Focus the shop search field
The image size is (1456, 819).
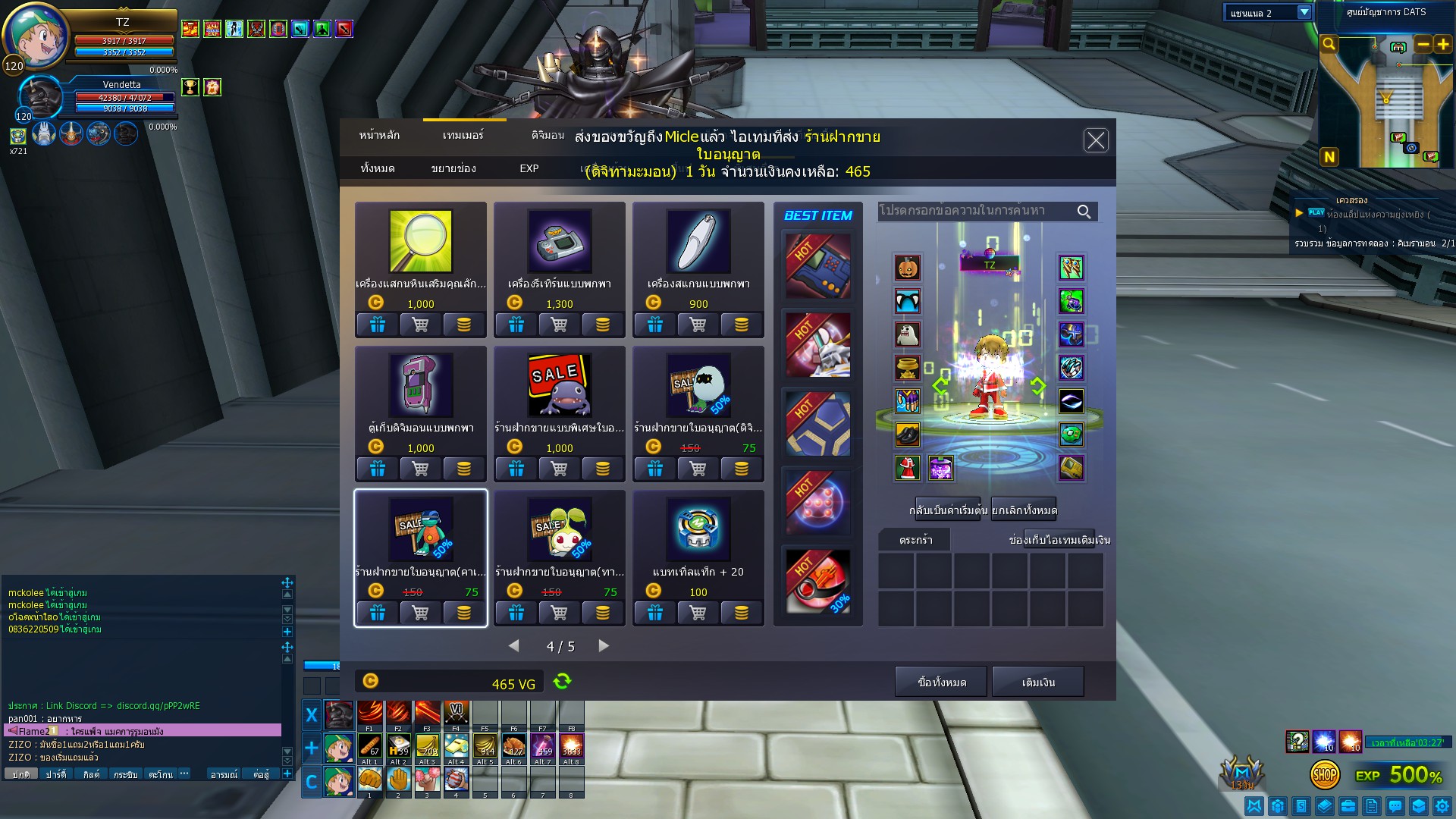click(x=974, y=211)
